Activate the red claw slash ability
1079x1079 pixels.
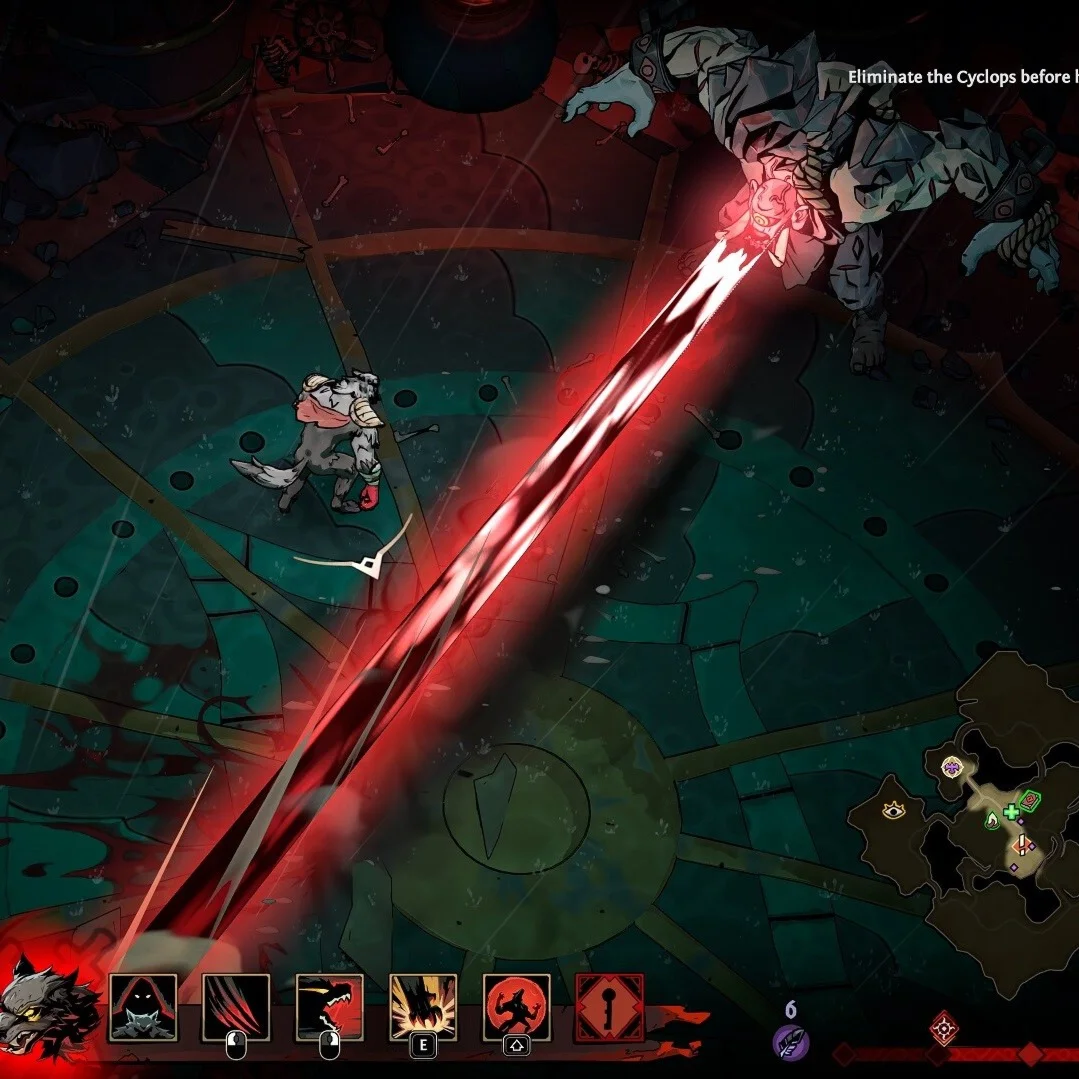pyautogui.click(x=236, y=1007)
